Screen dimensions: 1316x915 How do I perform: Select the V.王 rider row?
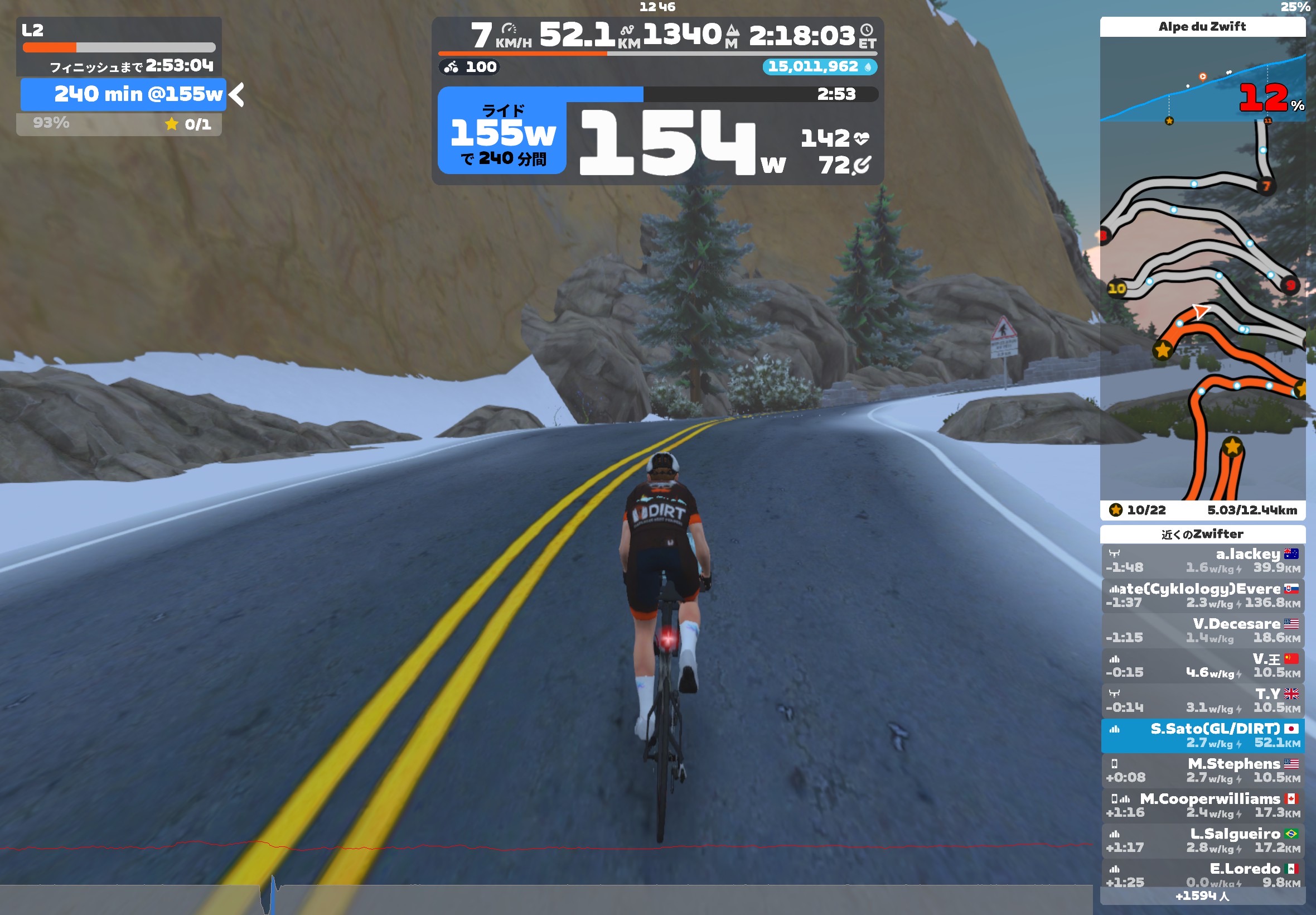tap(1202, 666)
